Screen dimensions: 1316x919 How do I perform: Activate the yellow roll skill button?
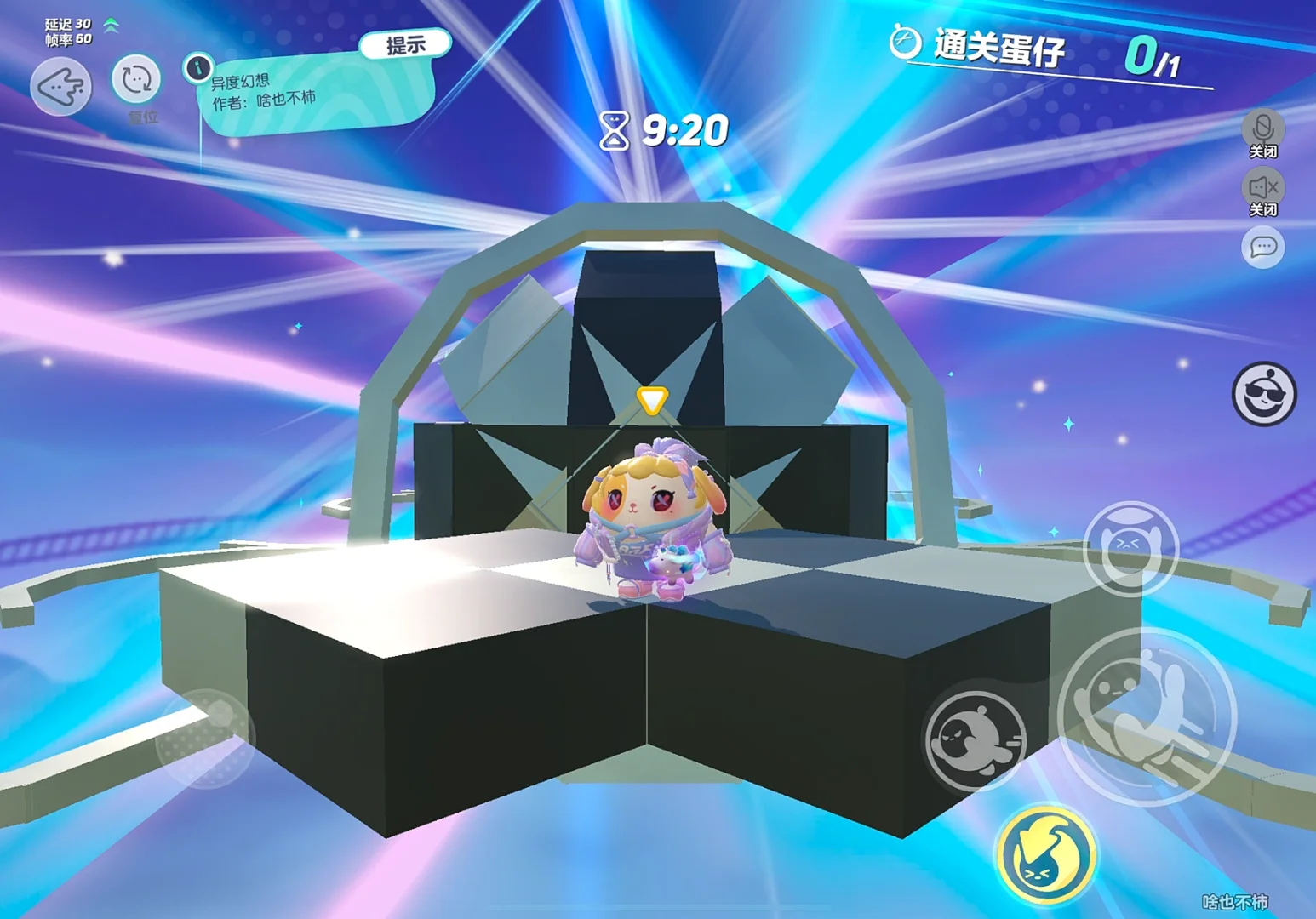pyautogui.click(x=1046, y=855)
